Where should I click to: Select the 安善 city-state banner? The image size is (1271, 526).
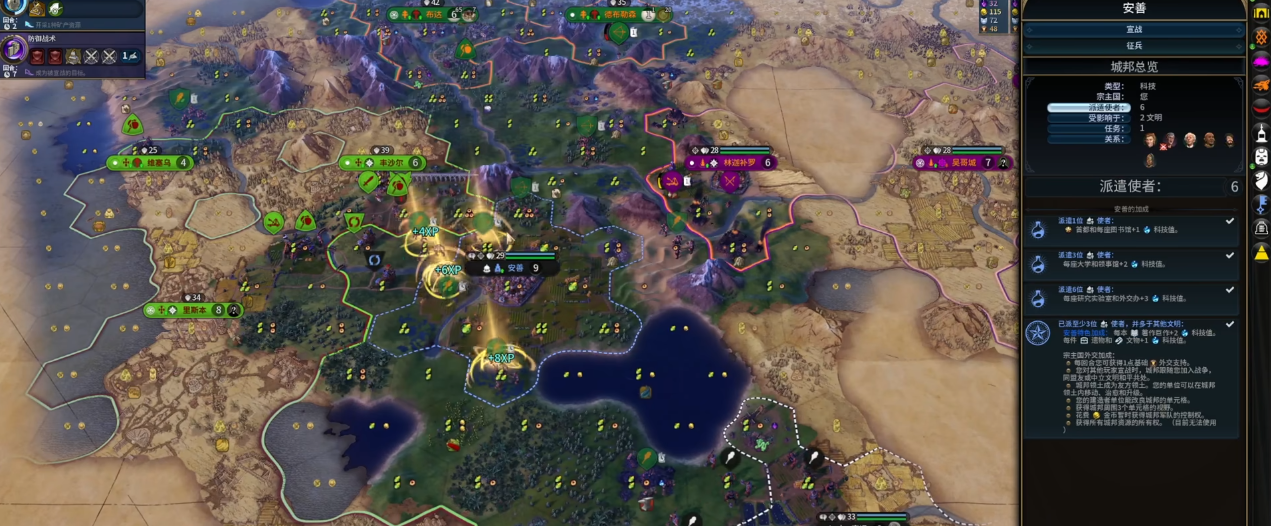click(x=516, y=268)
